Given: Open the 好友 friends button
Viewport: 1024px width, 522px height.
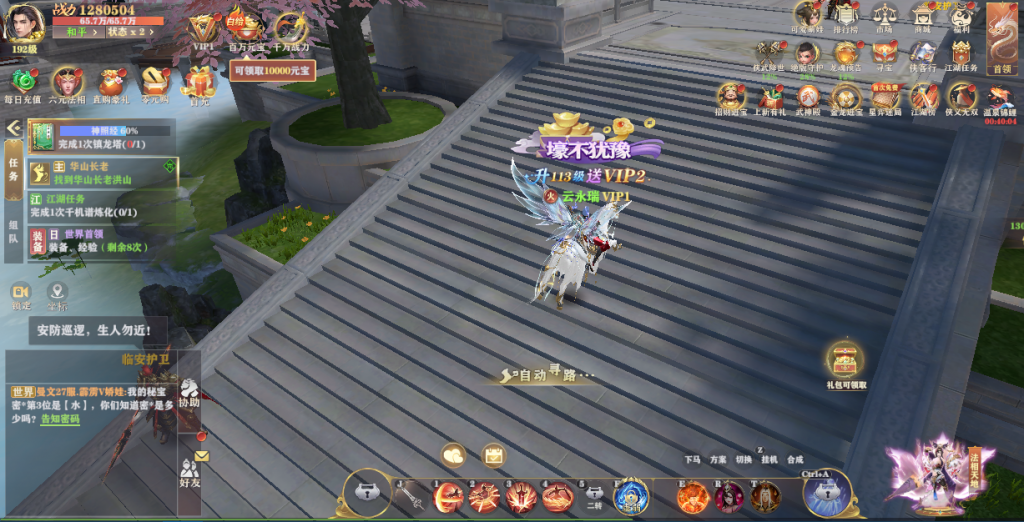Looking at the screenshot, I should [189, 472].
